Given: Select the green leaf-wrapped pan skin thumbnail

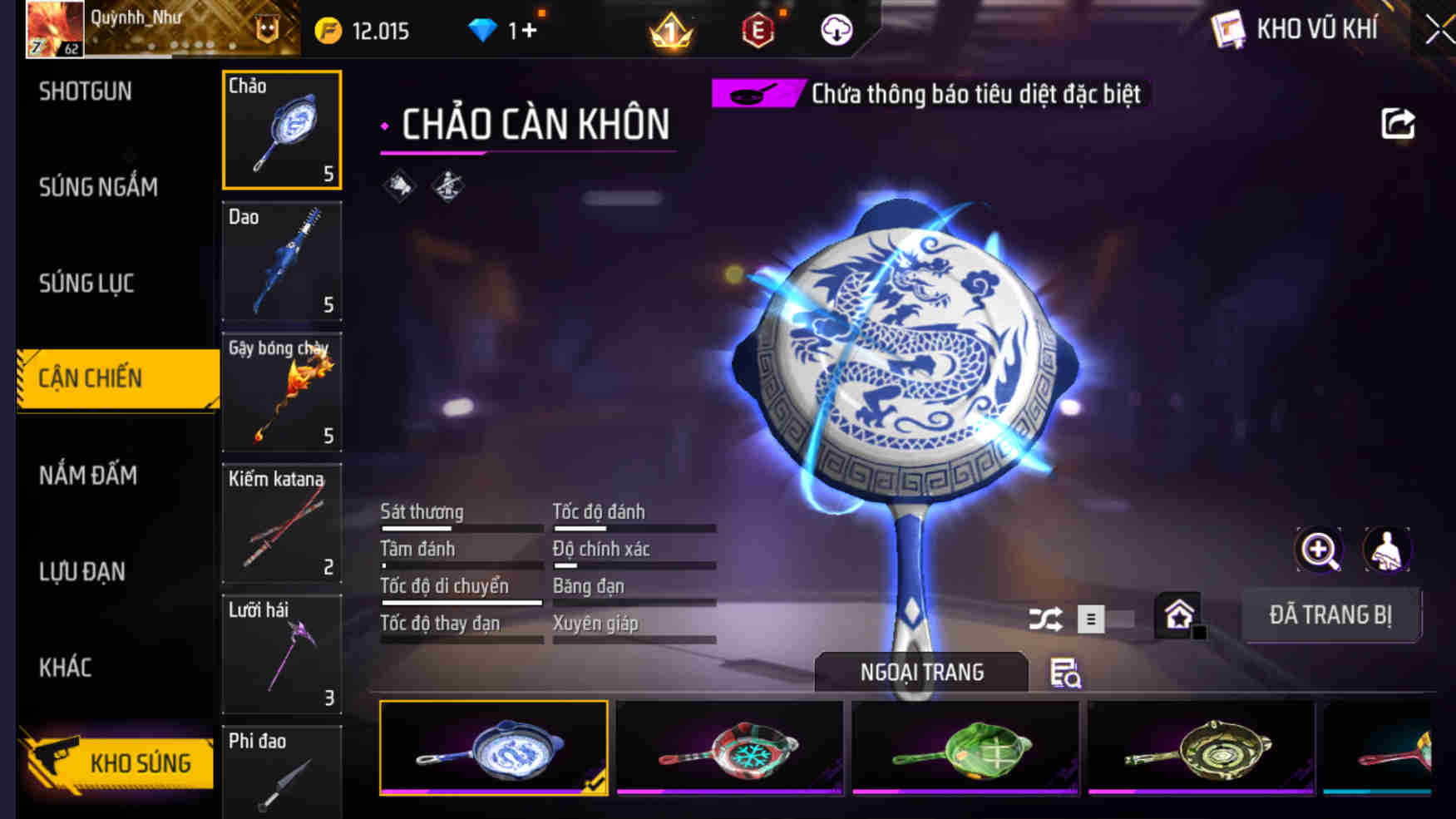Looking at the screenshot, I should point(965,747).
